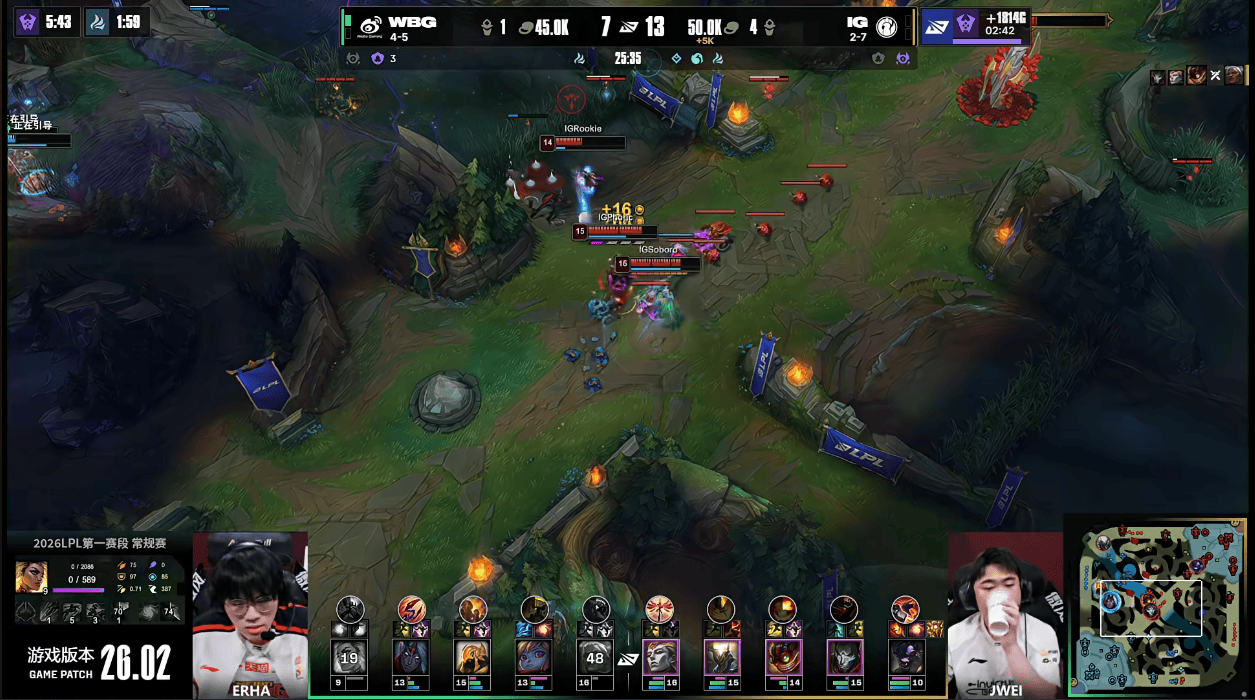Image resolution: width=1255 pixels, height=700 pixels.
Task: Click the red robot champion portrait with green eye
Action: [x=783, y=657]
